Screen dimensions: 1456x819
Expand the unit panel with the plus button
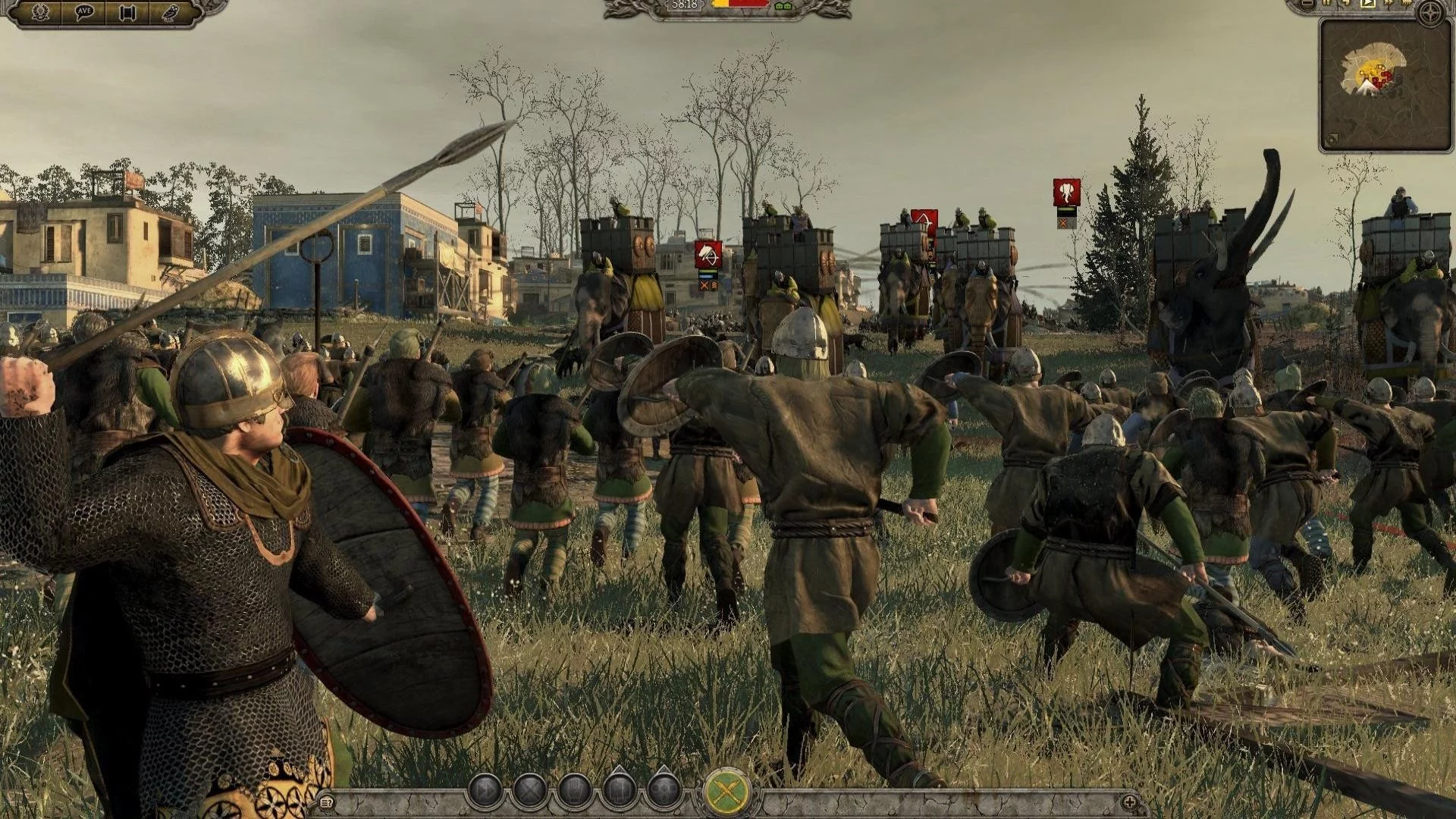tap(1129, 802)
